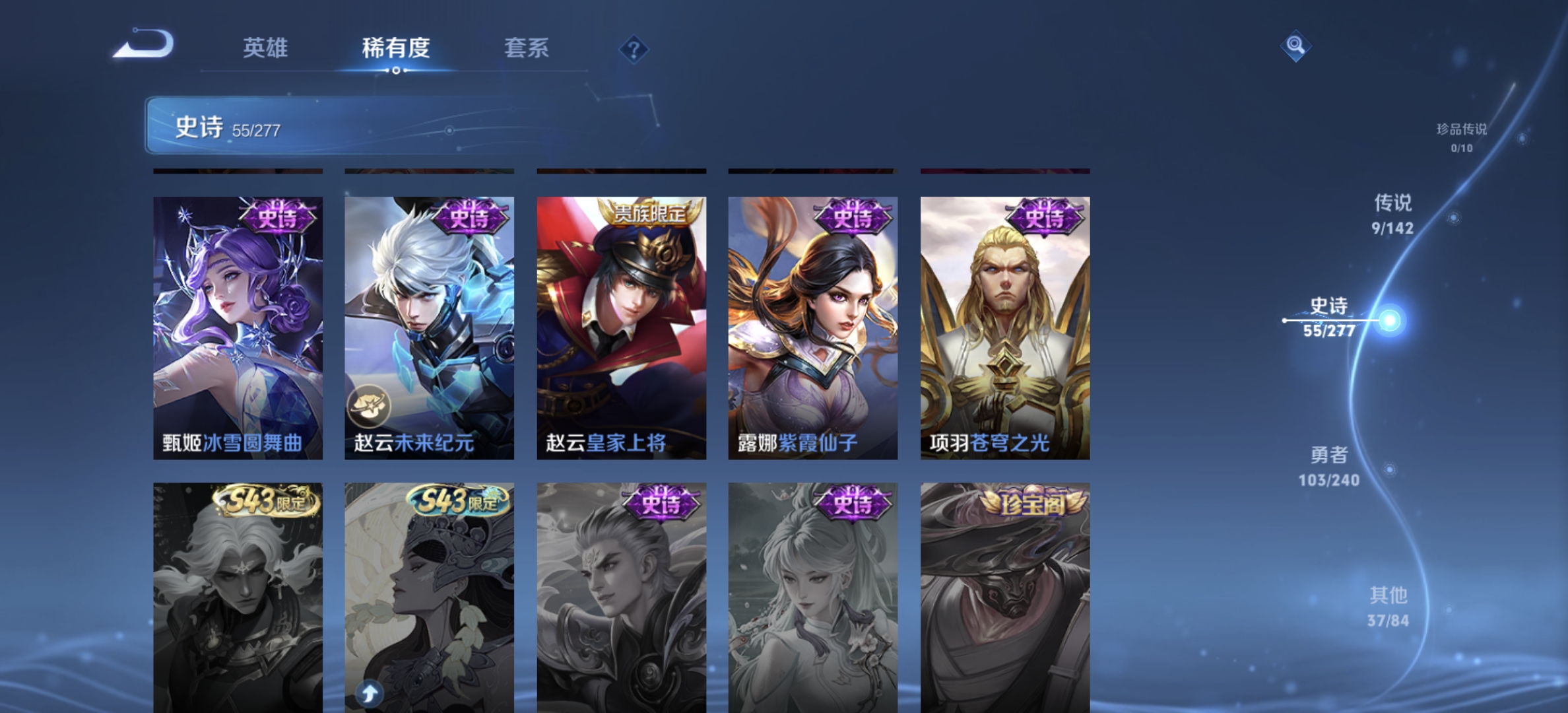Select the 其他 rarity in the sidebar
Screen dimensions: 1568x713
(x=1390, y=602)
